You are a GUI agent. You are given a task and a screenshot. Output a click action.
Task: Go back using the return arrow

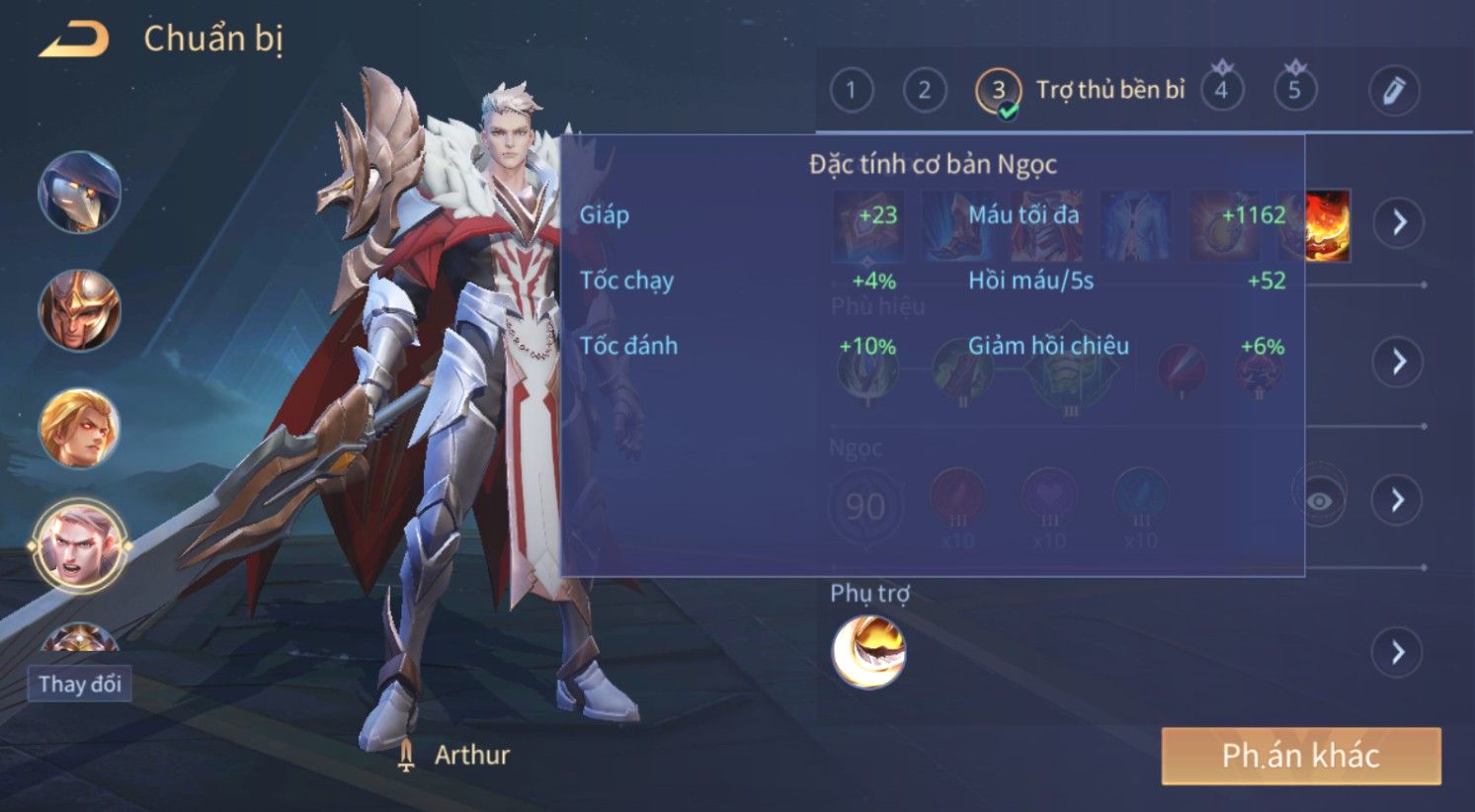73,40
